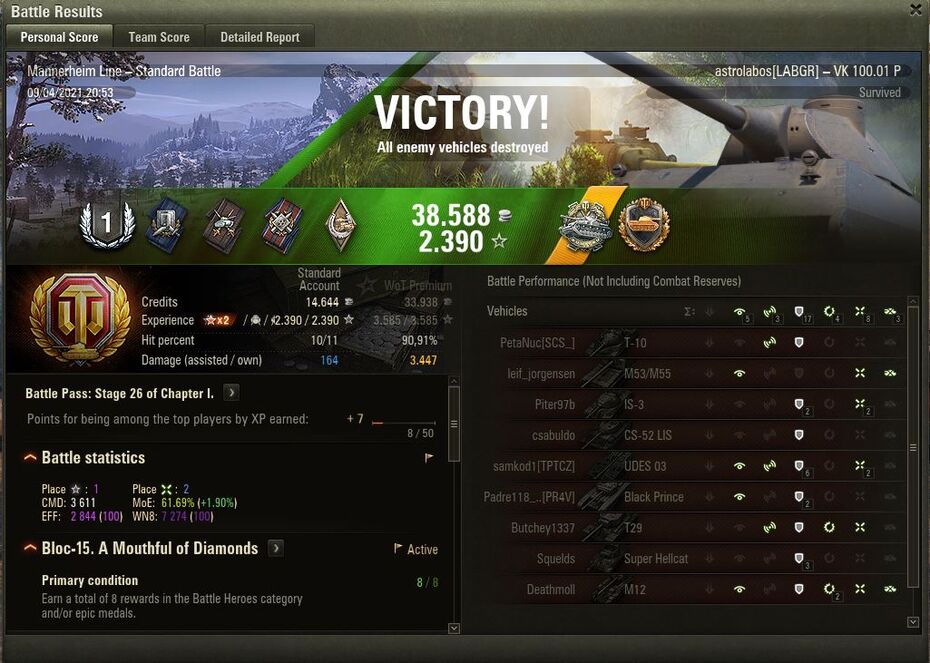Switch to the Team Score tab
This screenshot has width=930, height=663.
[159, 37]
